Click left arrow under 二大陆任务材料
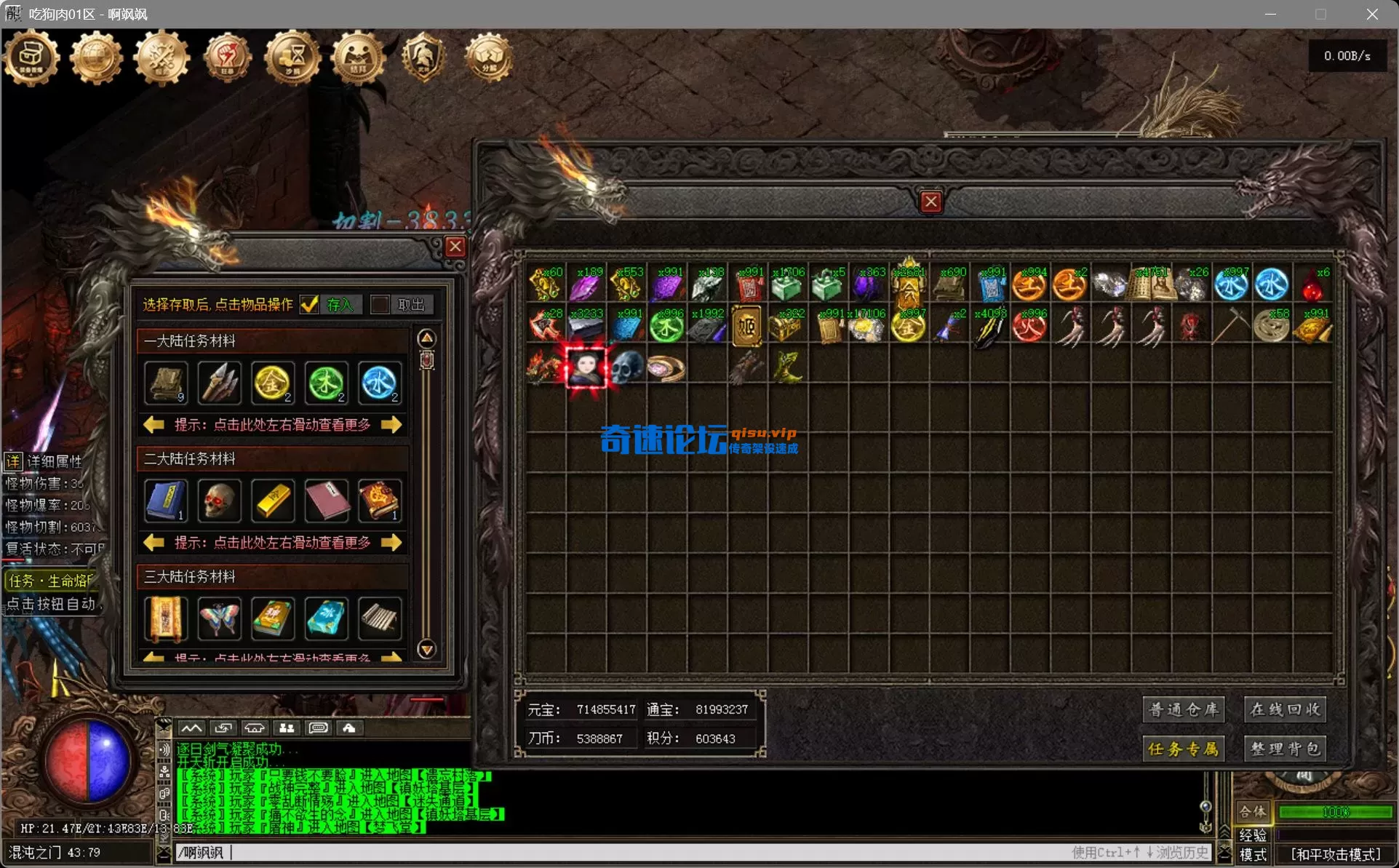Screen dimensions: 1399x868 (x=153, y=542)
